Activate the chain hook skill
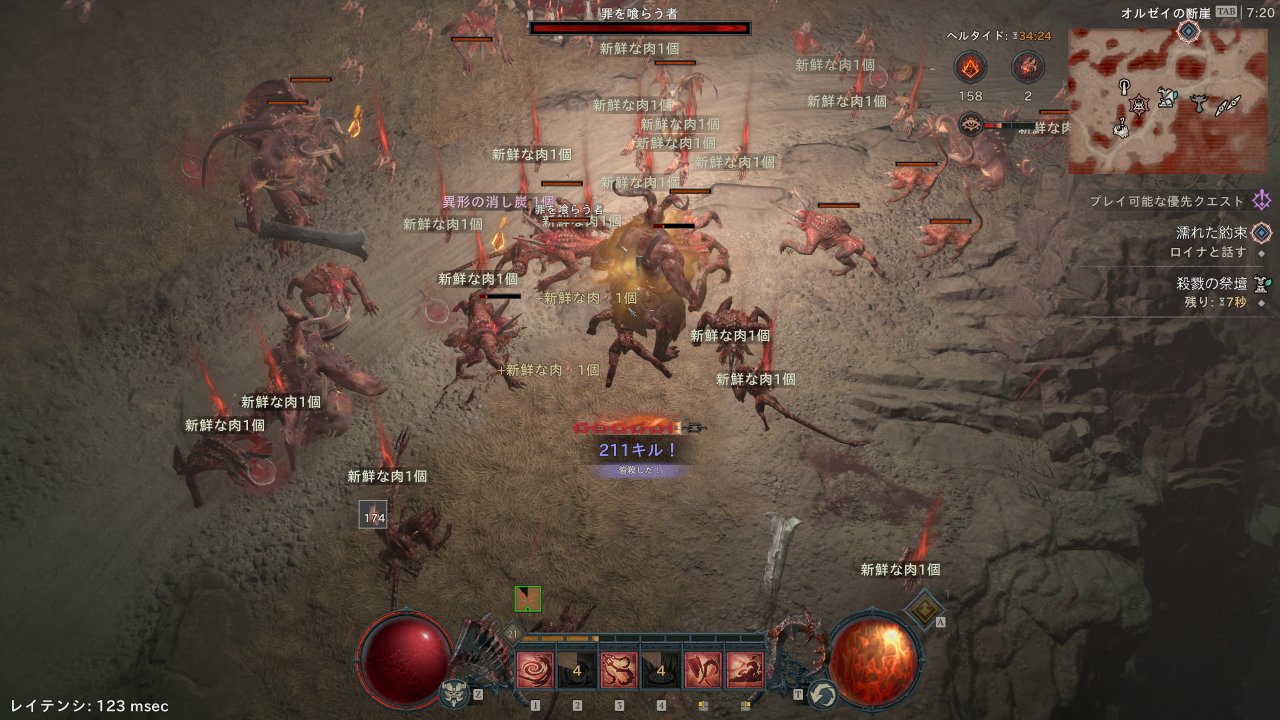 619,670
